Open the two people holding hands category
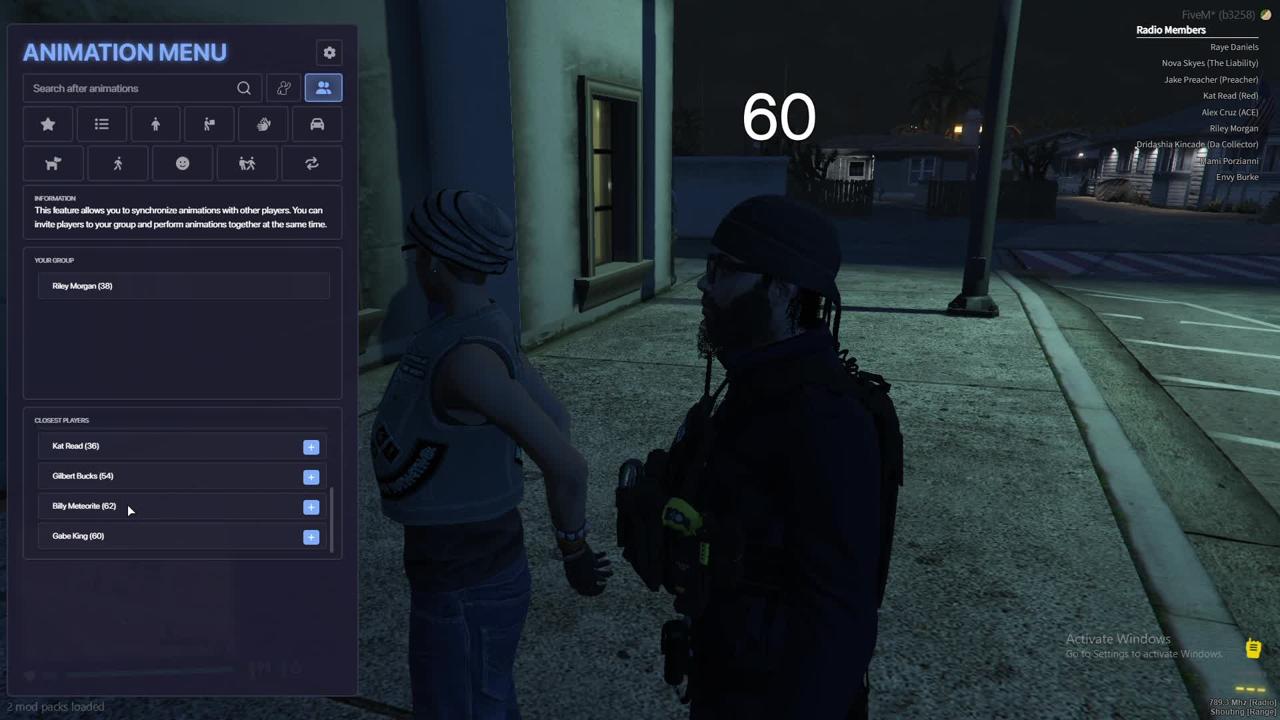The height and width of the screenshot is (720, 1280). (247, 164)
